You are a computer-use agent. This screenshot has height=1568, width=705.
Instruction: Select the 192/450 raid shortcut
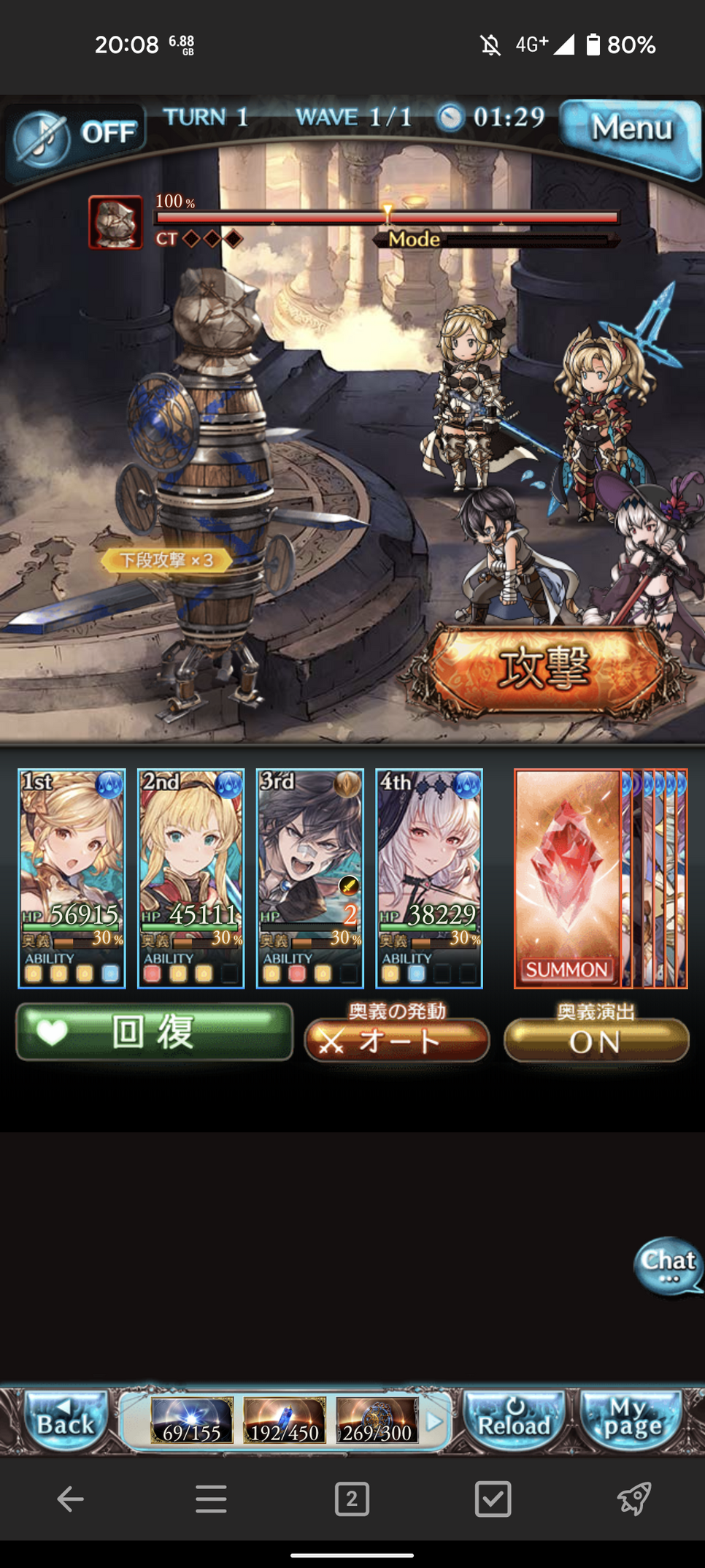click(x=284, y=1421)
